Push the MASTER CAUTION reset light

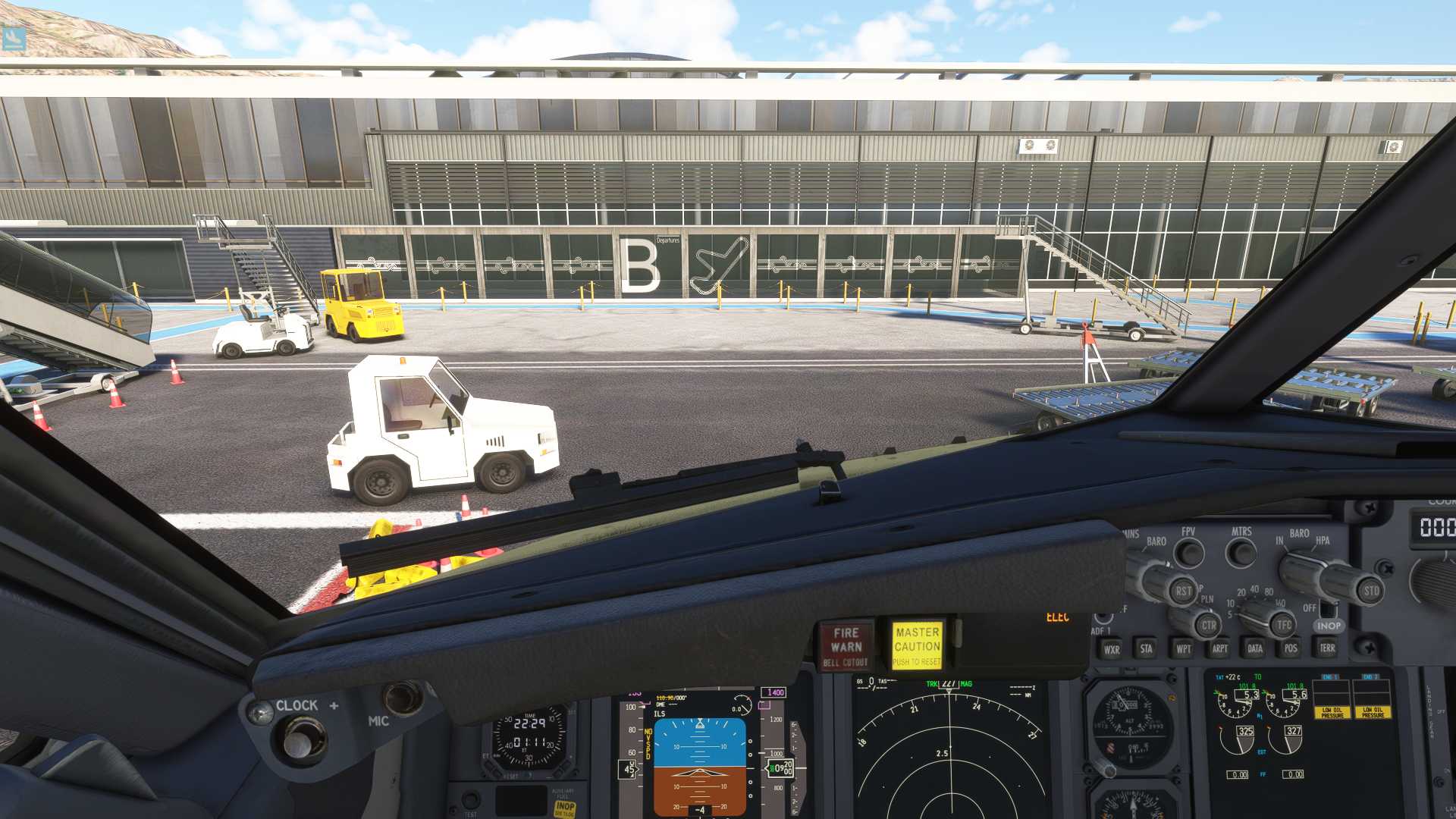click(917, 645)
